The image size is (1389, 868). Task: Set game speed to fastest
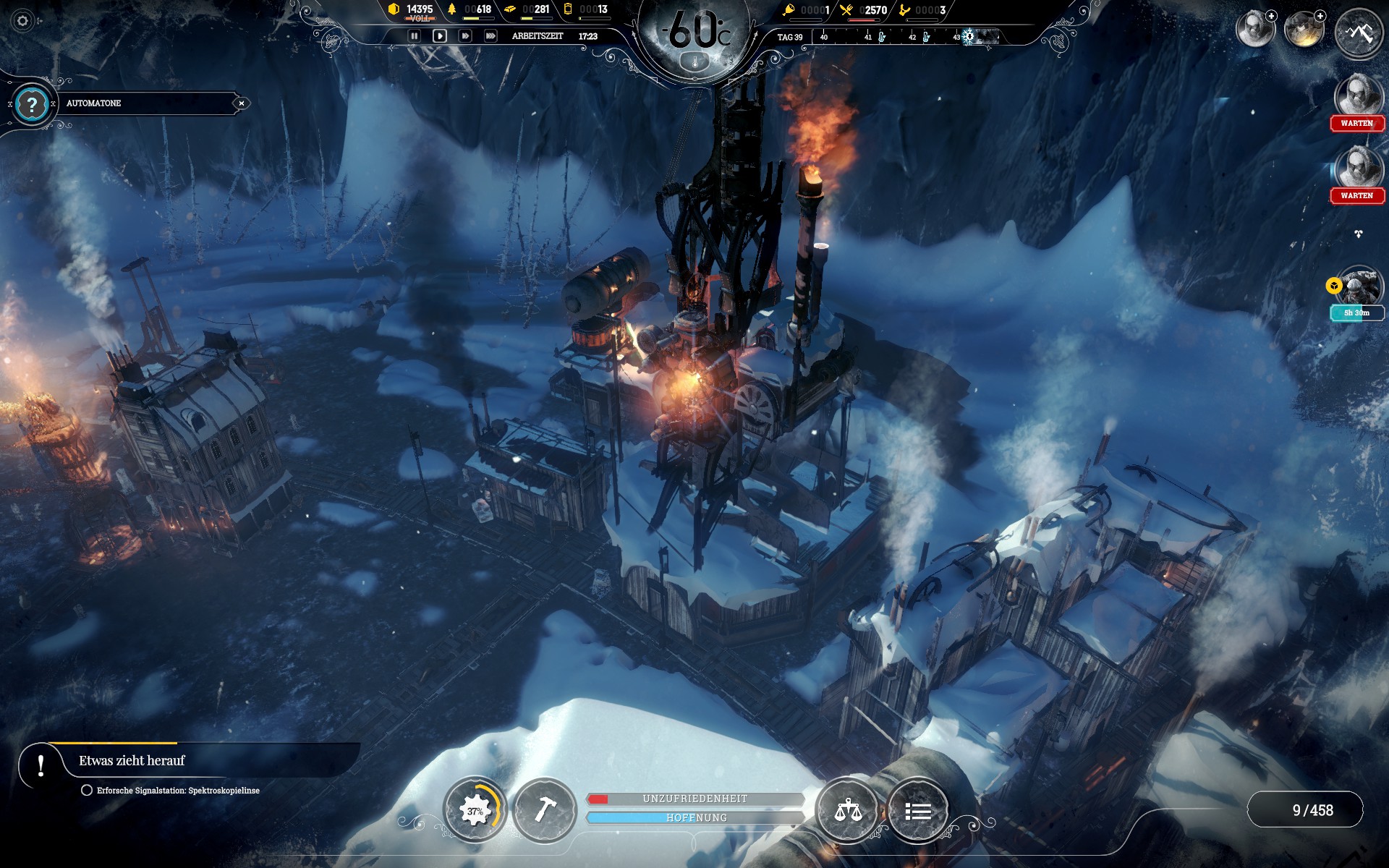490,35
